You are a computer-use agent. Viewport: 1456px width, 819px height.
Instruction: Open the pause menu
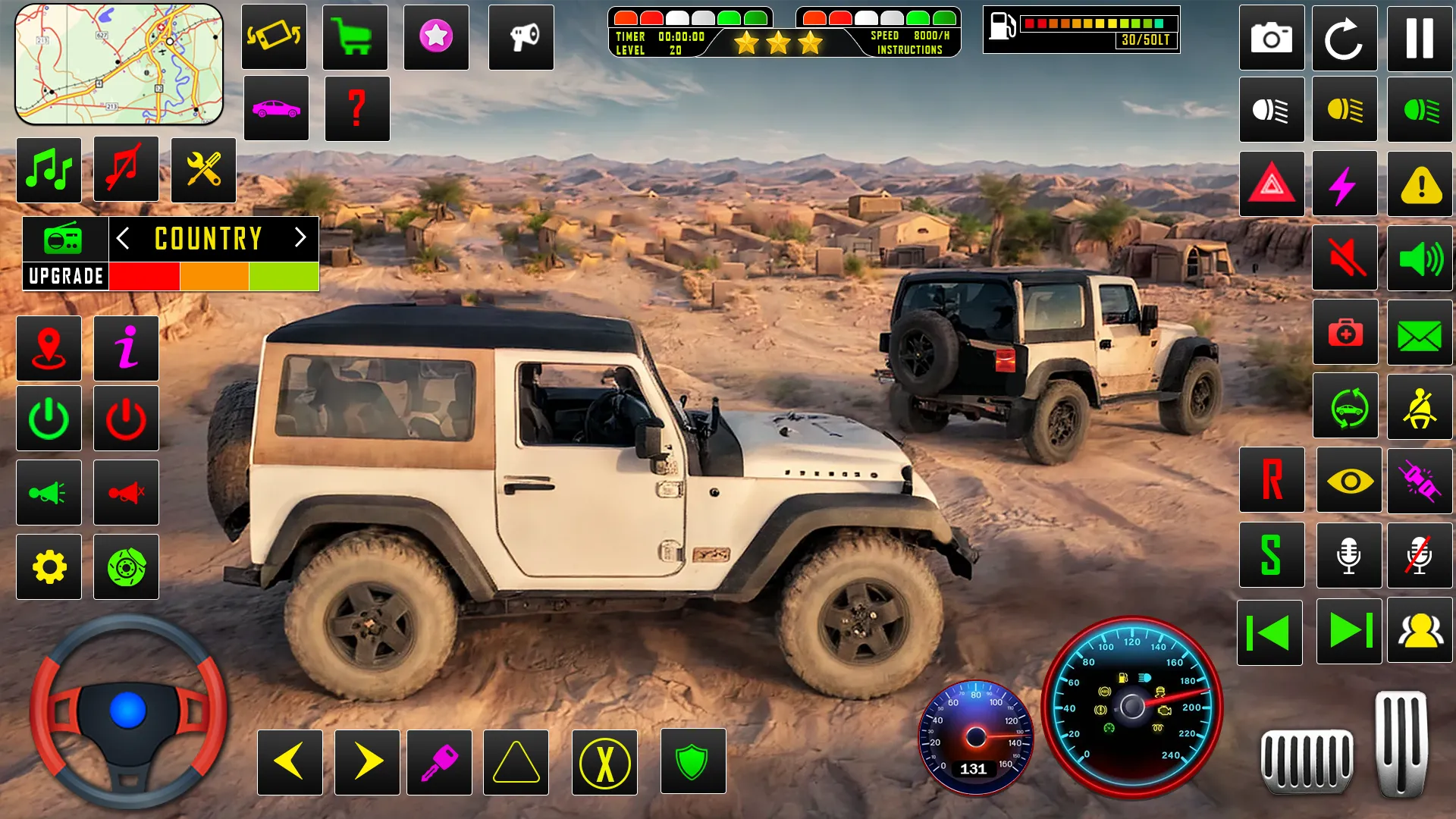point(1420,38)
